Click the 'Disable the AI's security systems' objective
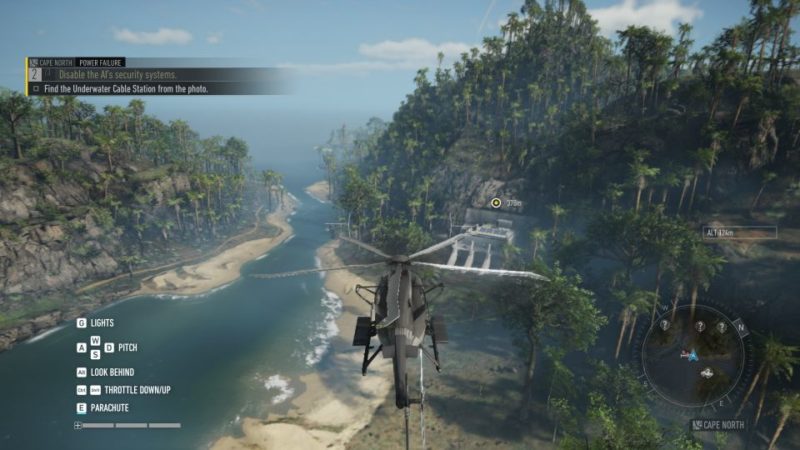This screenshot has width=800, height=450. [x=117, y=75]
